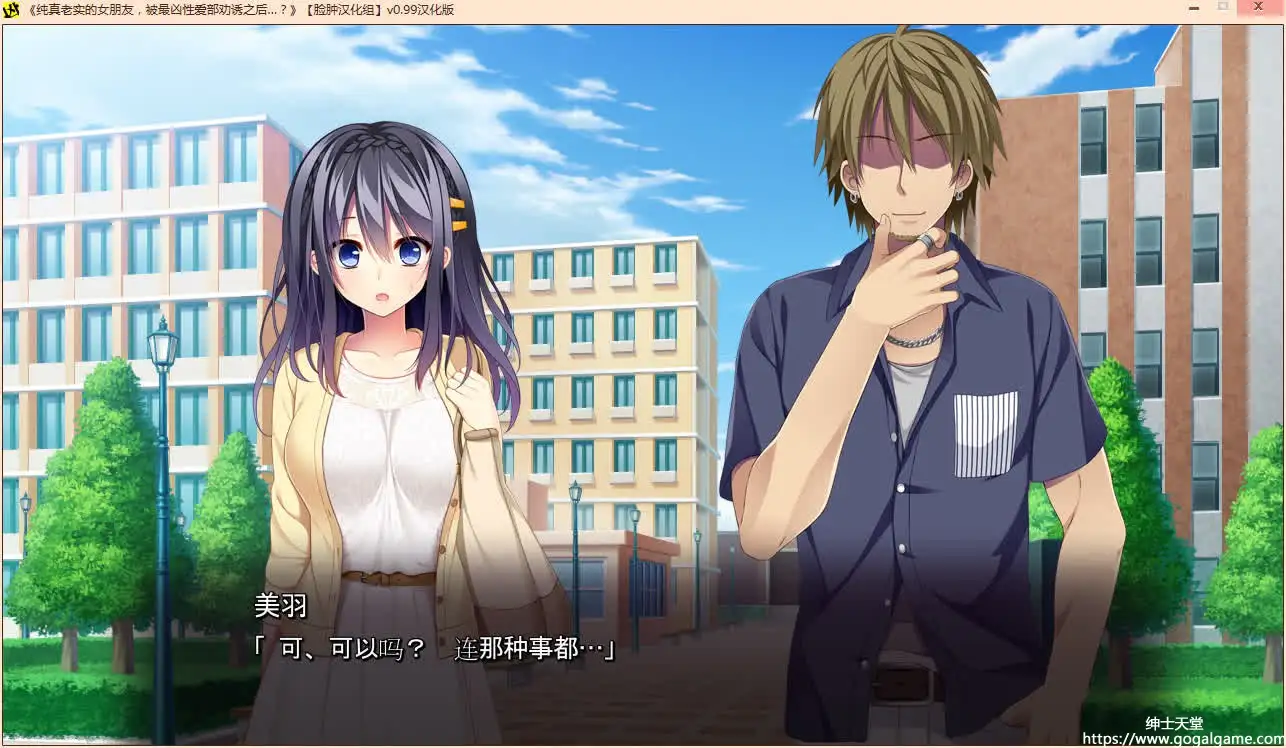Image resolution: width=1286 pixels, height=748 pixels.
Task: Click the game's yellow title bar icon
Action: 10,9
